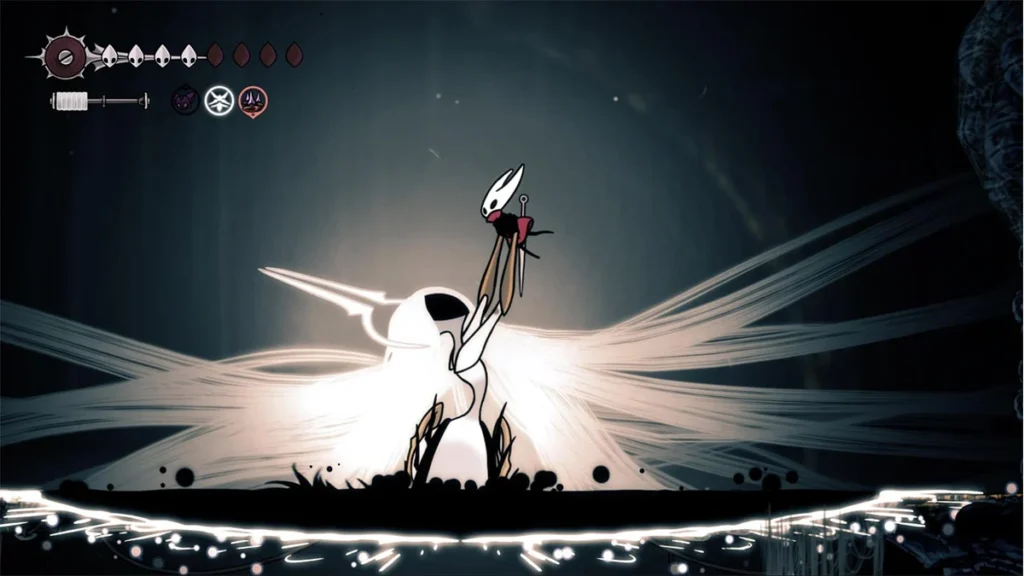Screen dimensions: 1024x576
Task: Select the dark purple tool icon
Action: click(x=185, y=100)
